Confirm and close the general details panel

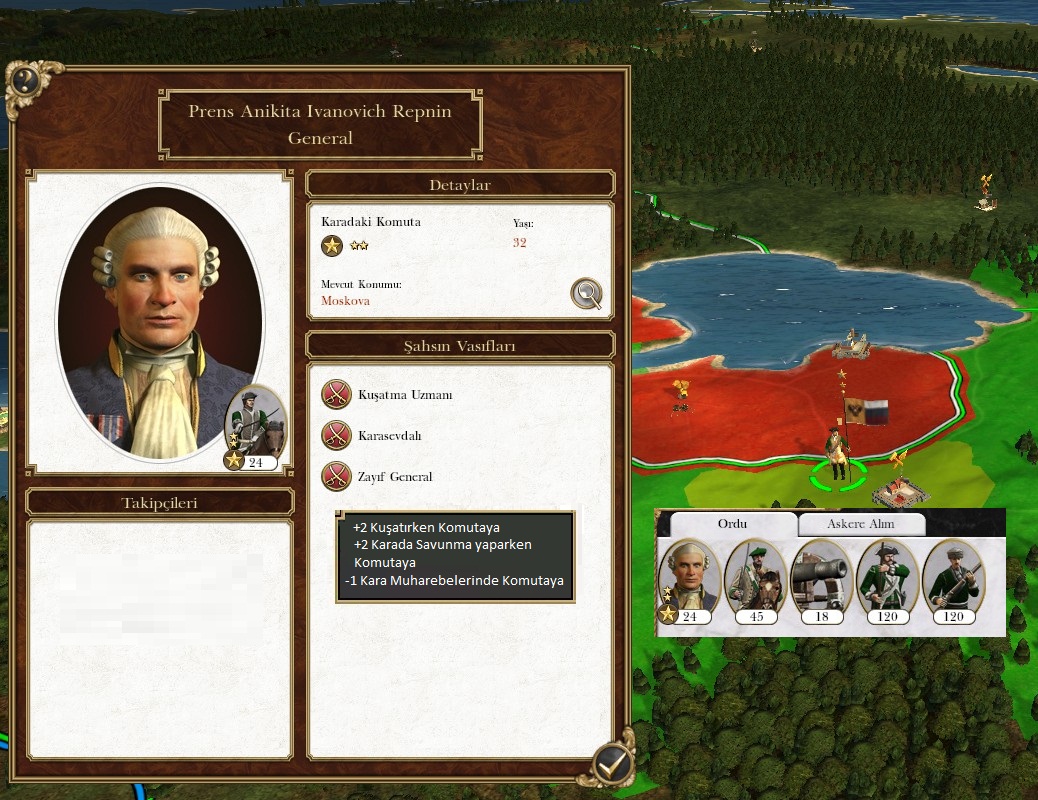[x=610, y=764]
